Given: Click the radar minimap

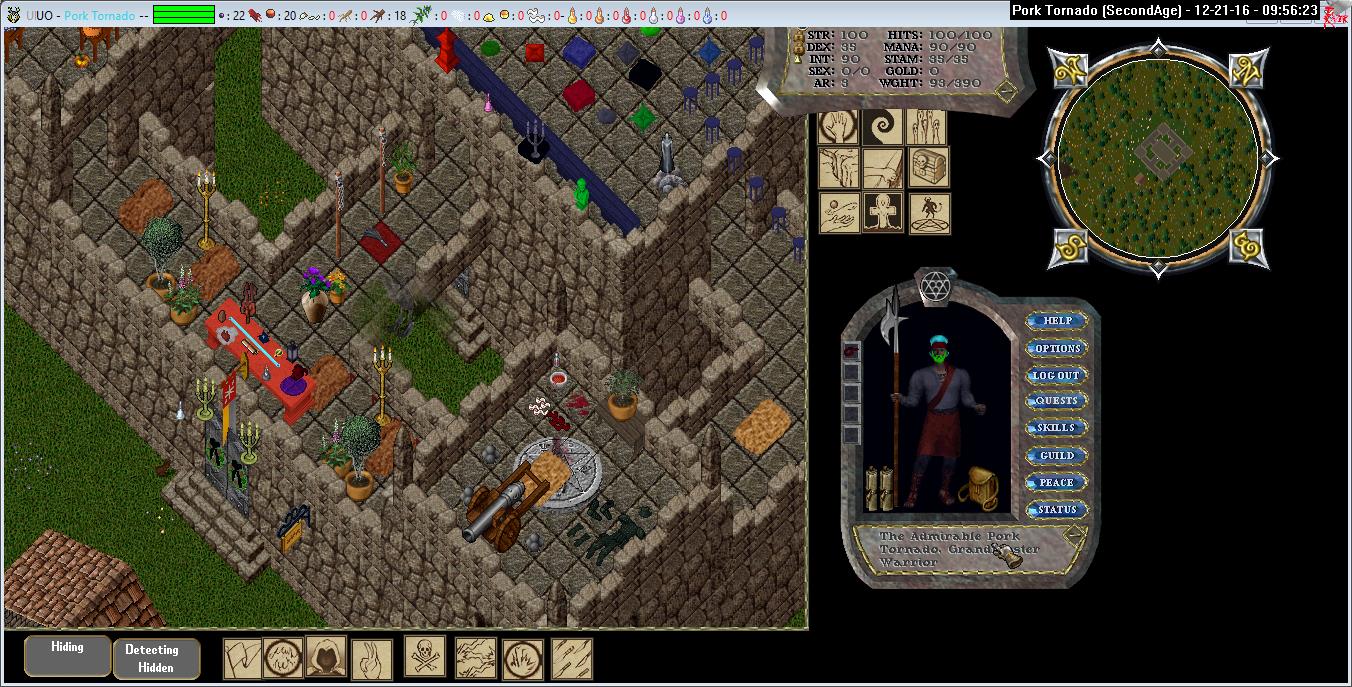Looking at the screenshot, I should coord(1157,158).
